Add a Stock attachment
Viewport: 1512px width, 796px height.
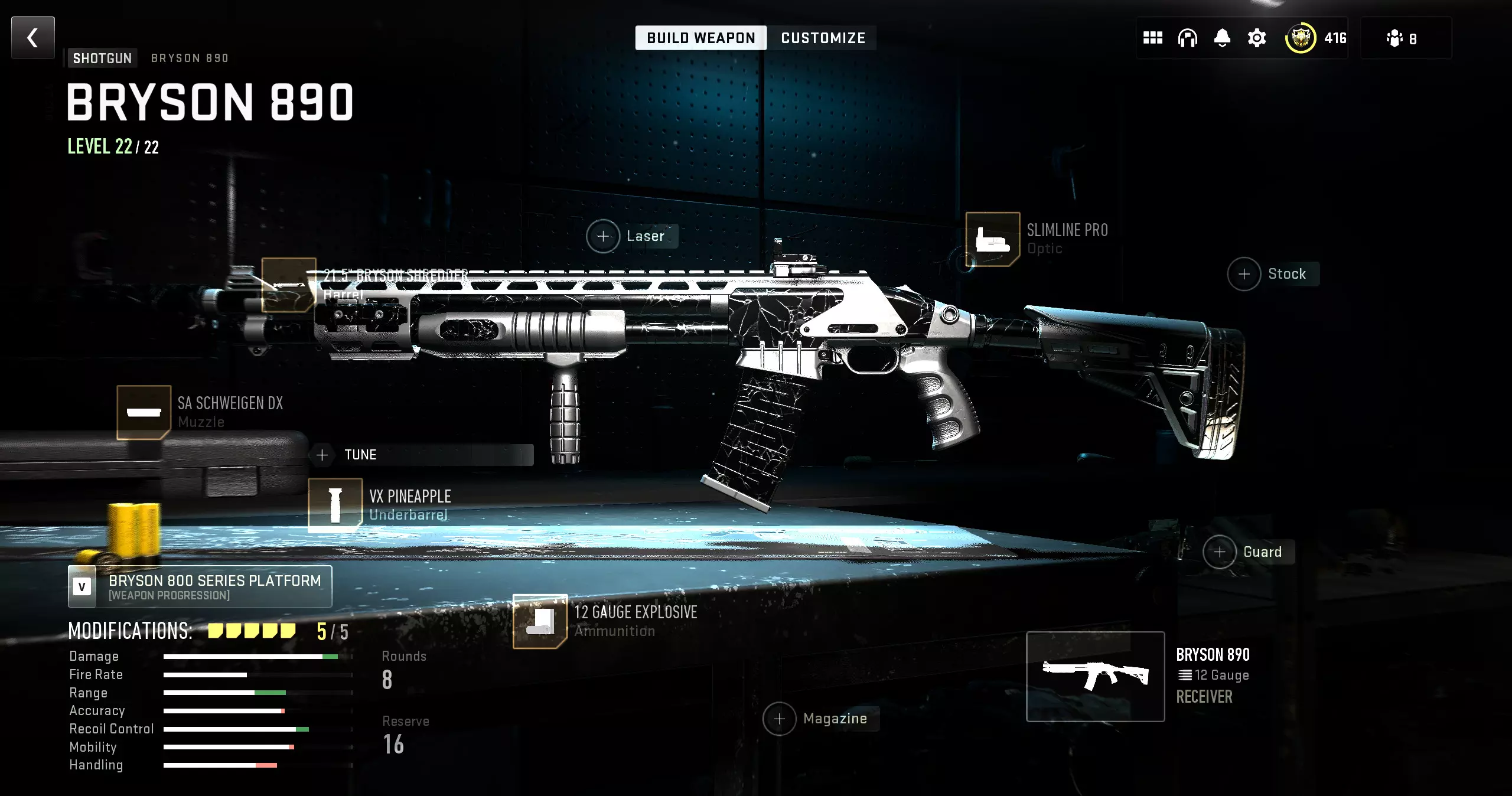point(1244,274)
